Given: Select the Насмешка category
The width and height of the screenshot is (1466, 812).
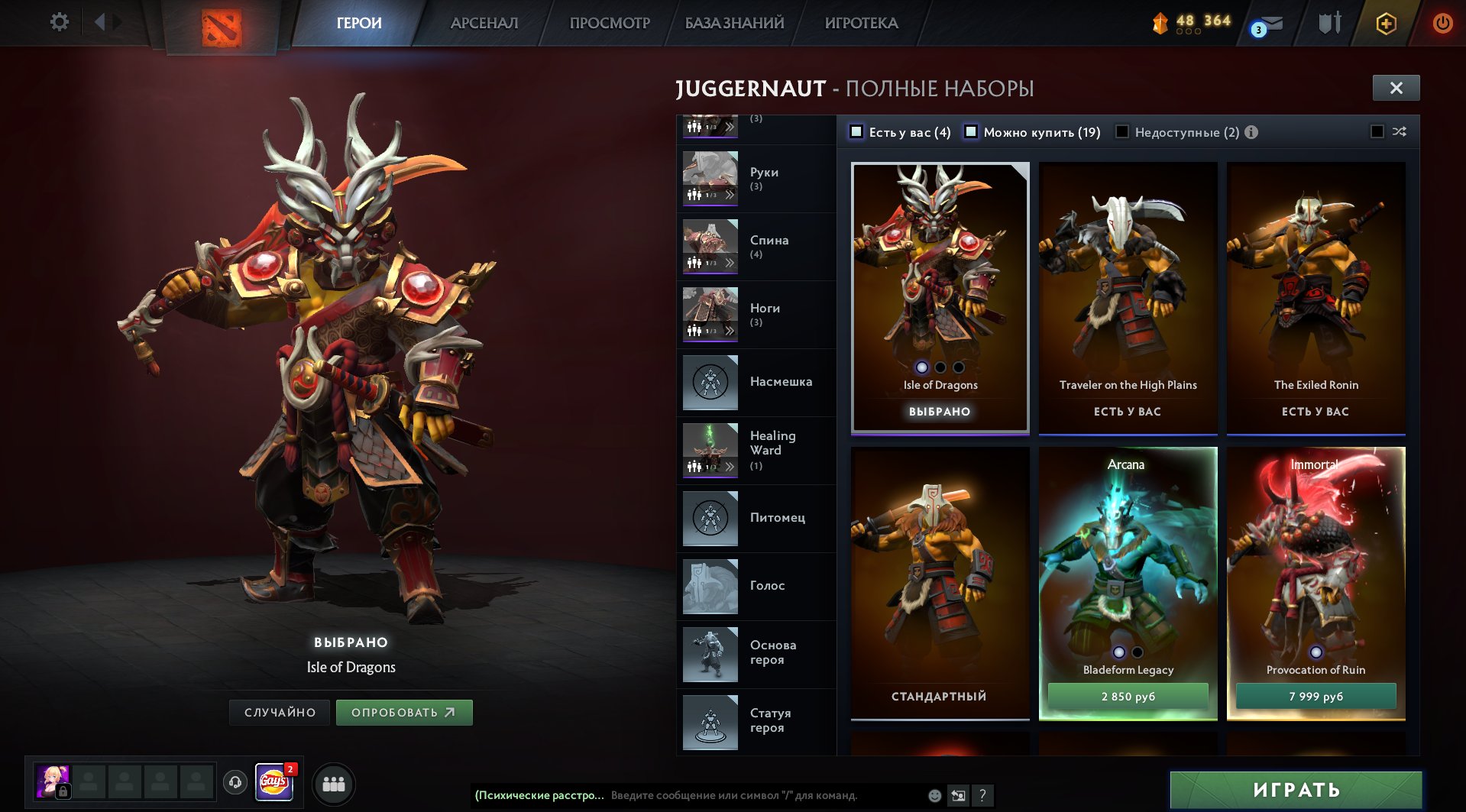Looking at the screenshot, I should [x=755, y=382].
